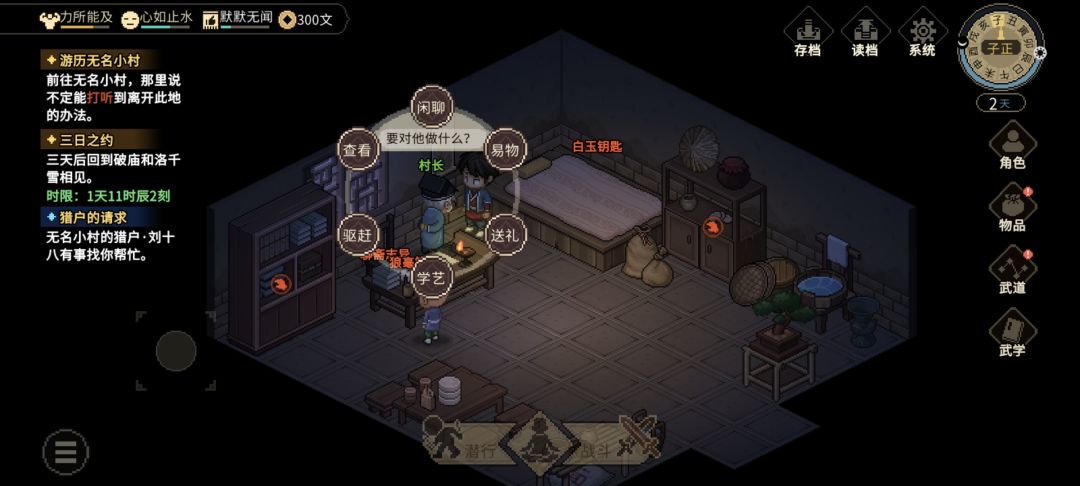
Task: Select the 三日之约 quest entry
Action: click(x=88, y=140)
